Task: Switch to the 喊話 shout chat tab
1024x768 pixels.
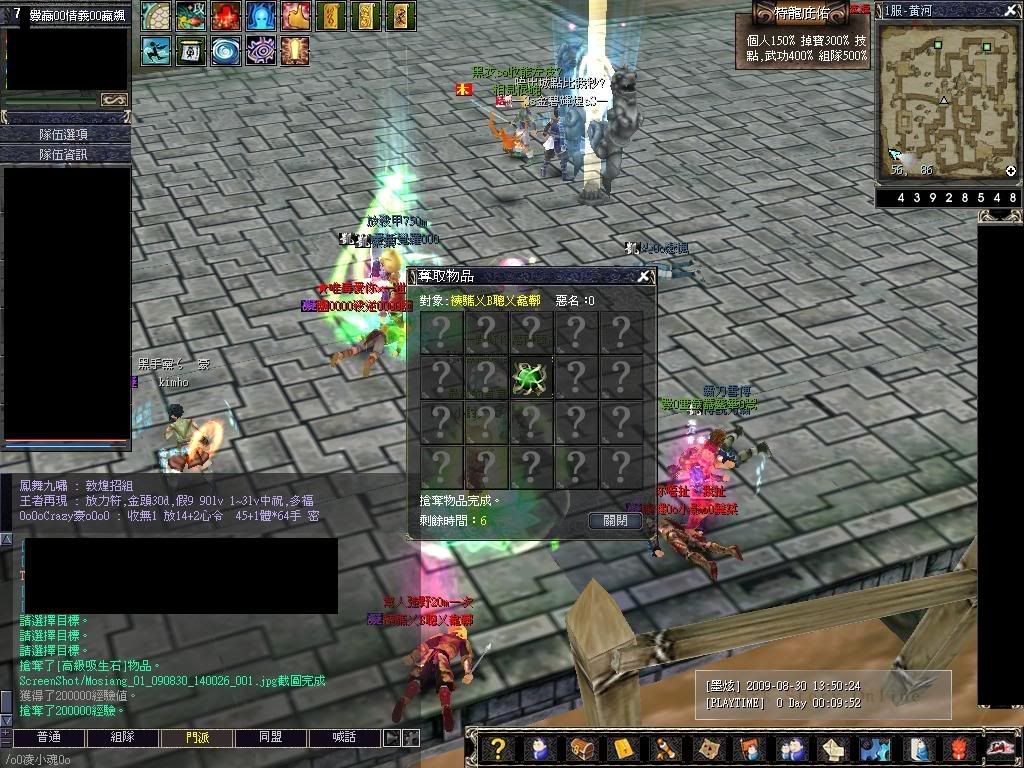Action: 345,737
